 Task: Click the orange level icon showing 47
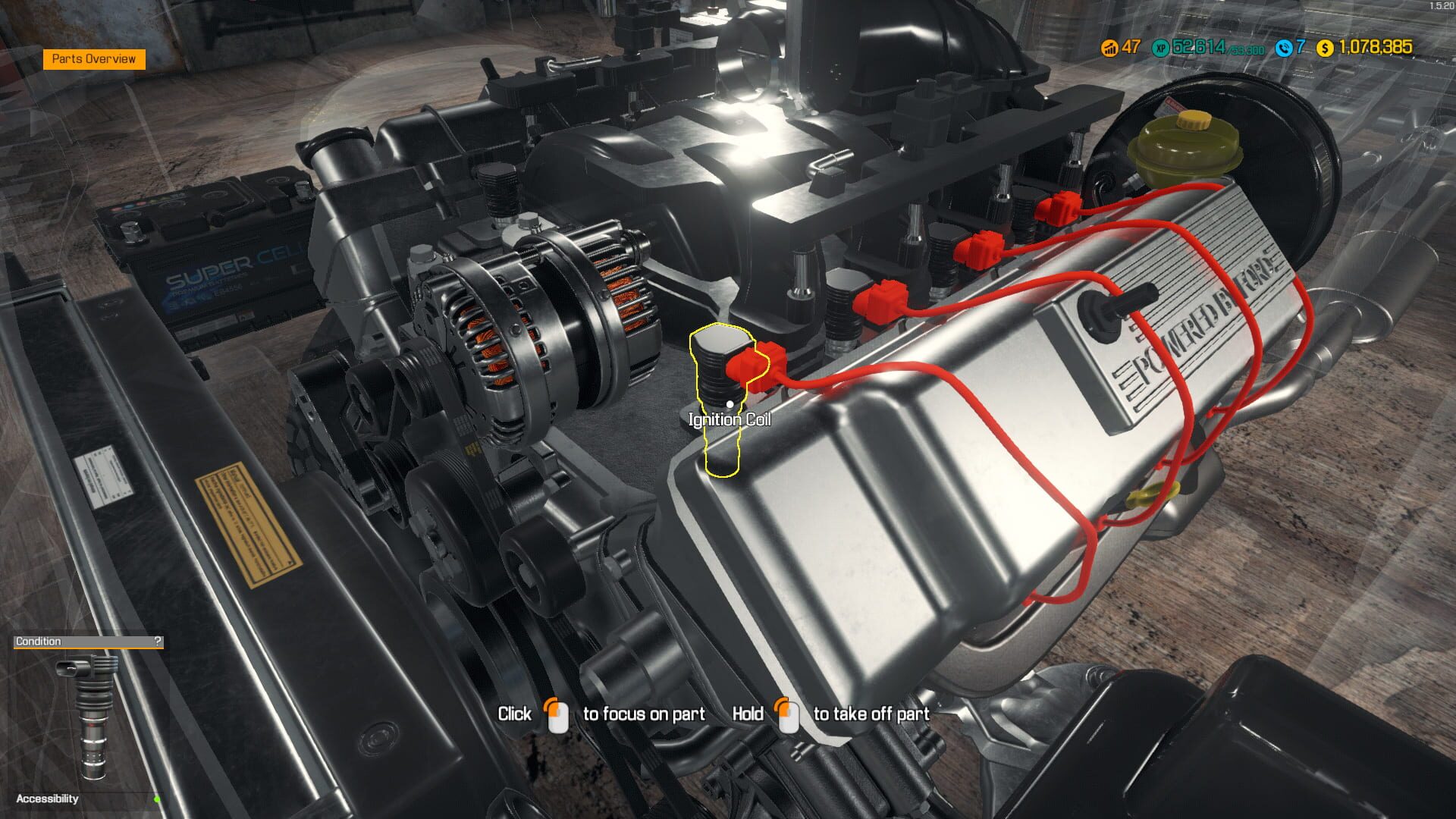click(x=1107, y=49)
